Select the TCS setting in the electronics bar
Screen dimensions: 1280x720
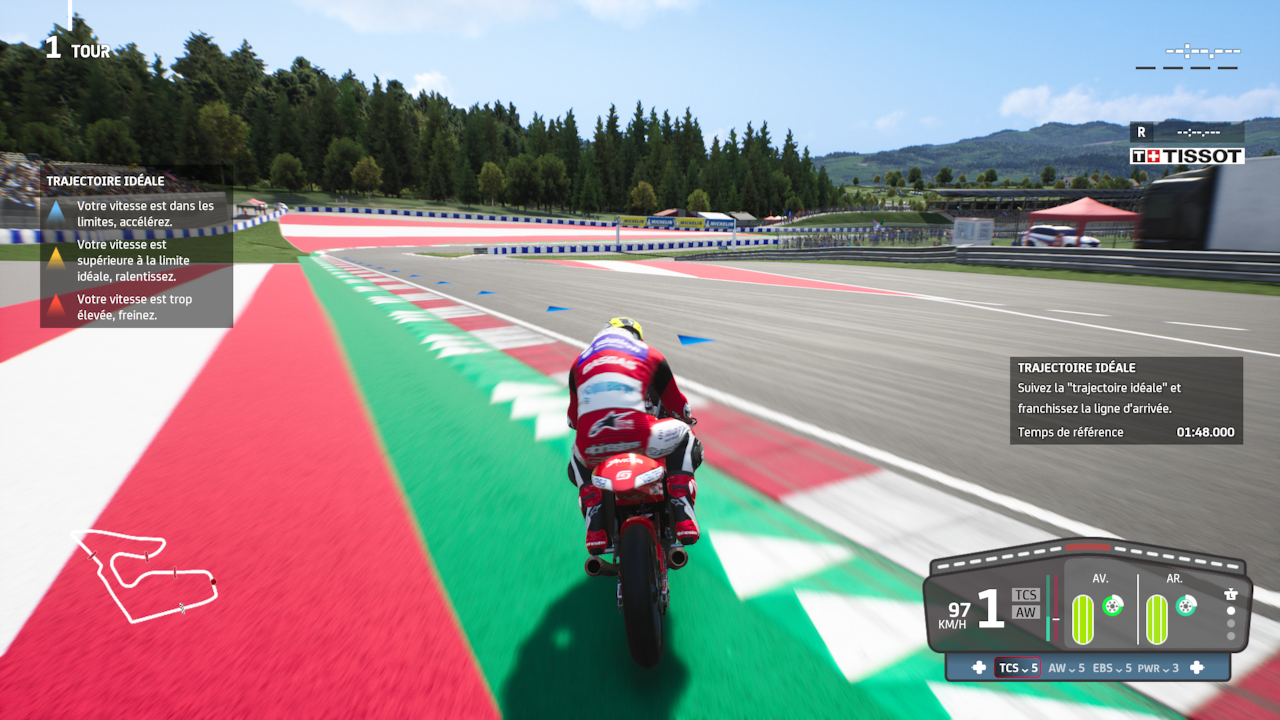[1017, 668]
